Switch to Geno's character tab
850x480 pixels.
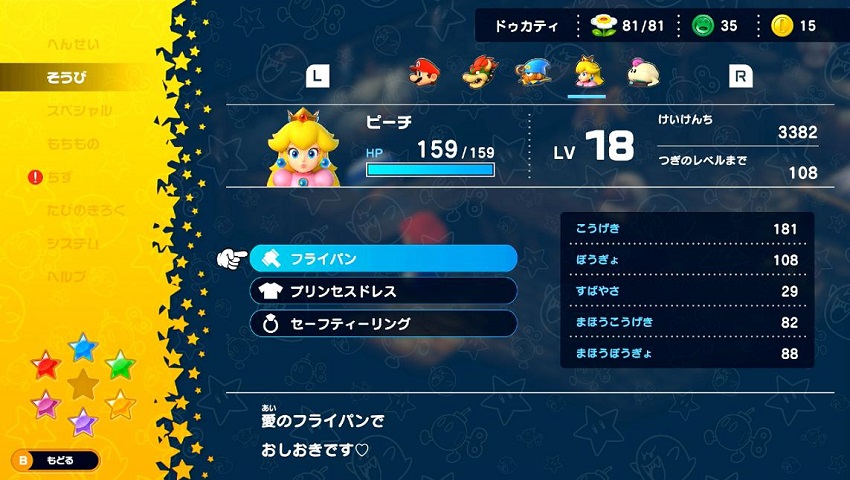[532, 73]
